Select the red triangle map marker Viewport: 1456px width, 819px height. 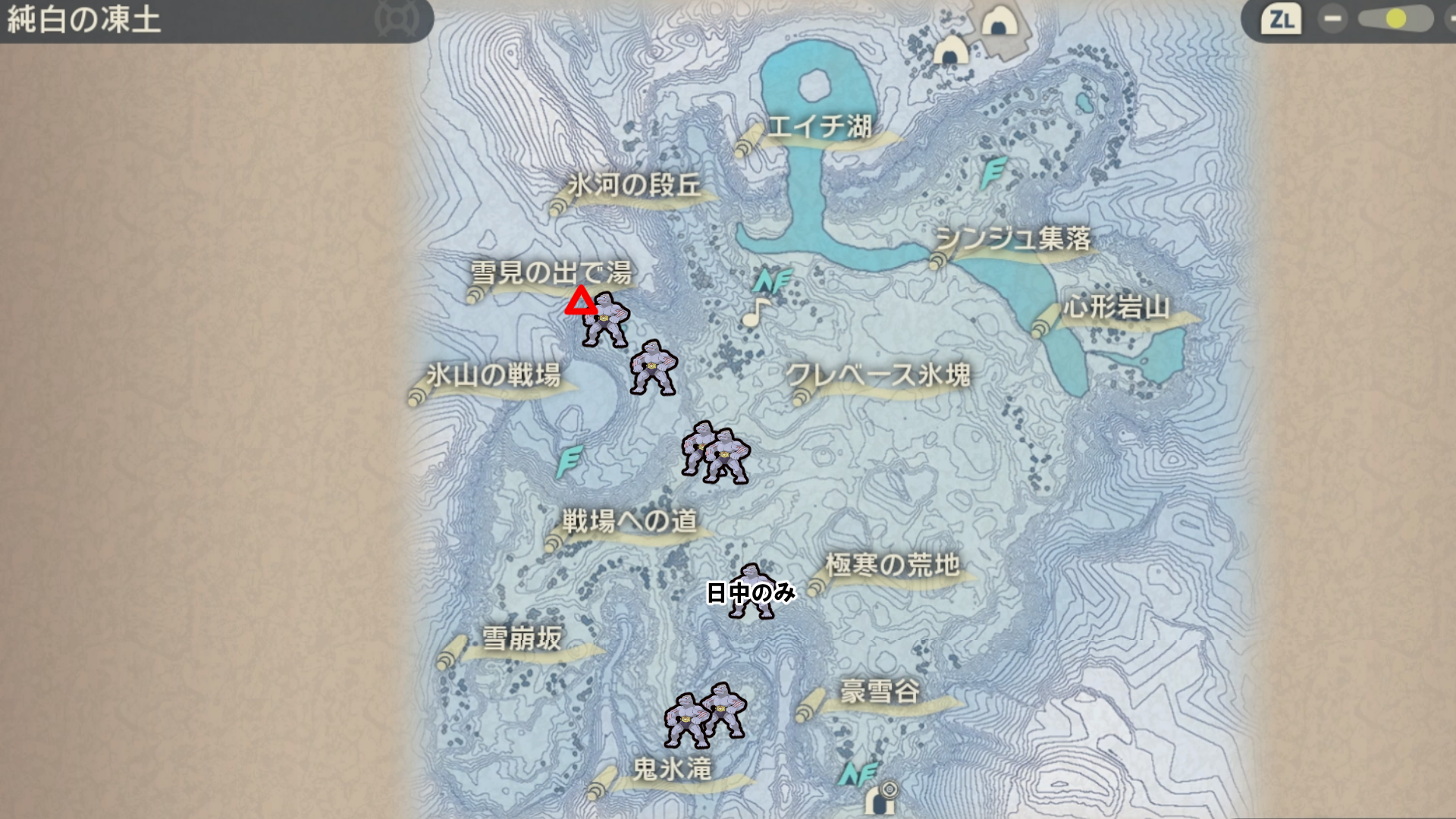582,300
